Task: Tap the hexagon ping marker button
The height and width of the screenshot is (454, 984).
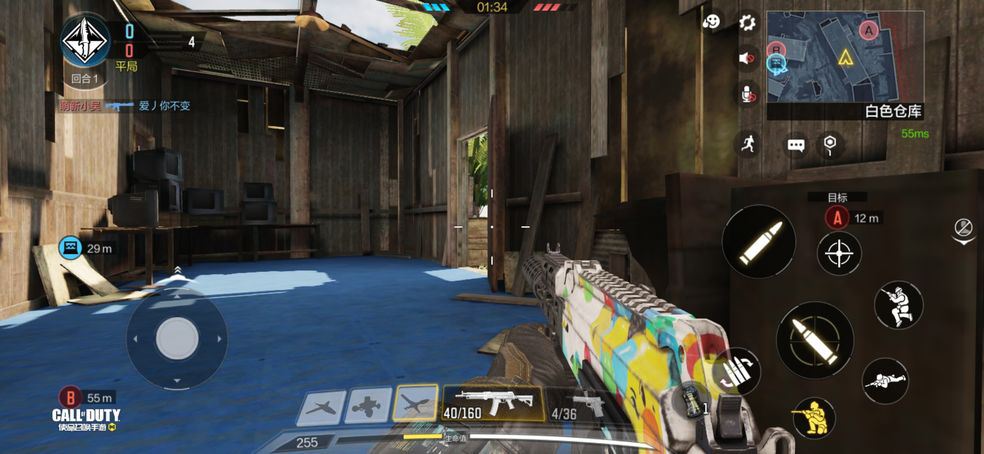Action: (x=829, y=145)
